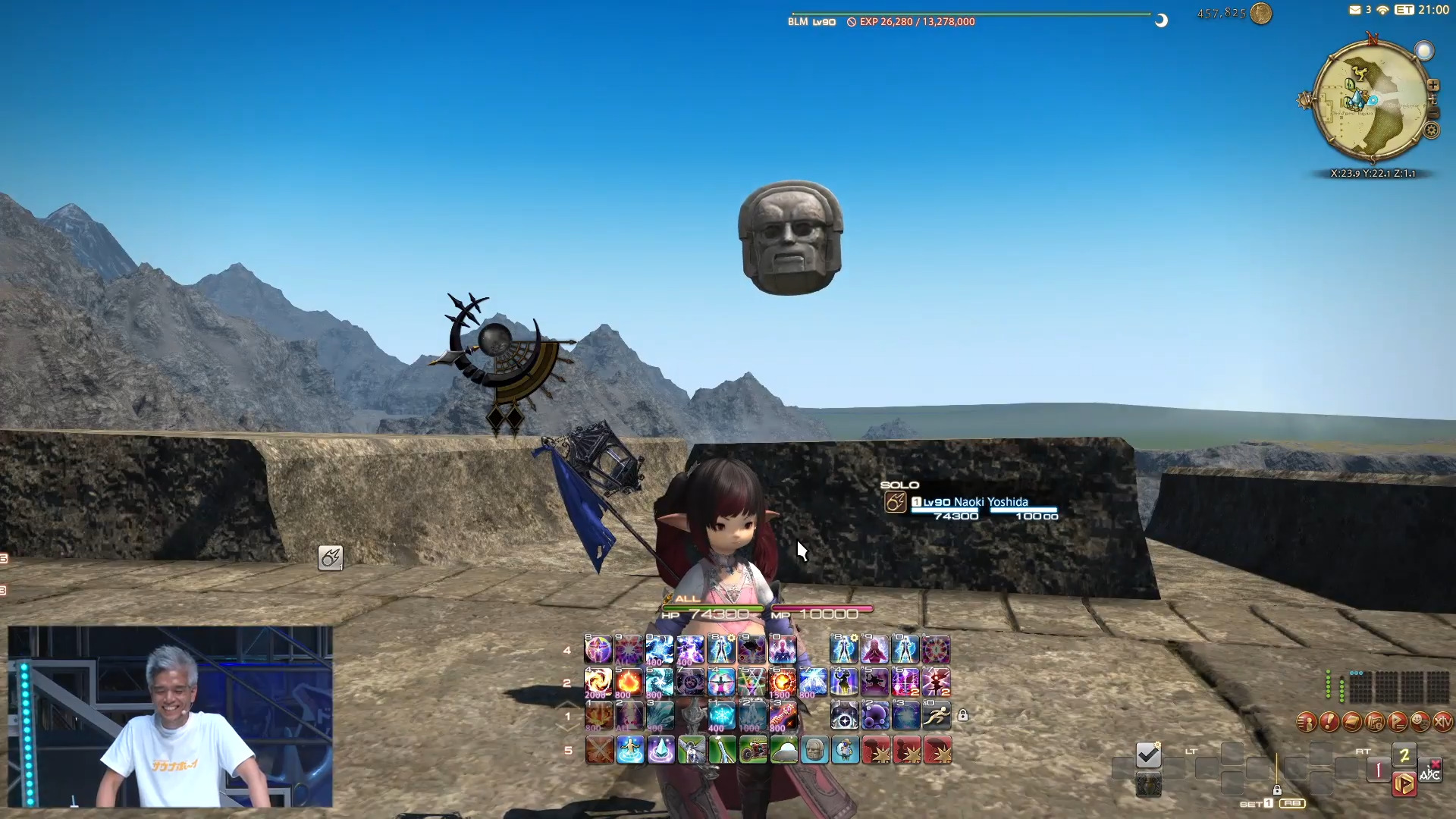This screenshot has width=1456, height=819.
Task: Open the Travel map menu icon
Action: 1374,722
